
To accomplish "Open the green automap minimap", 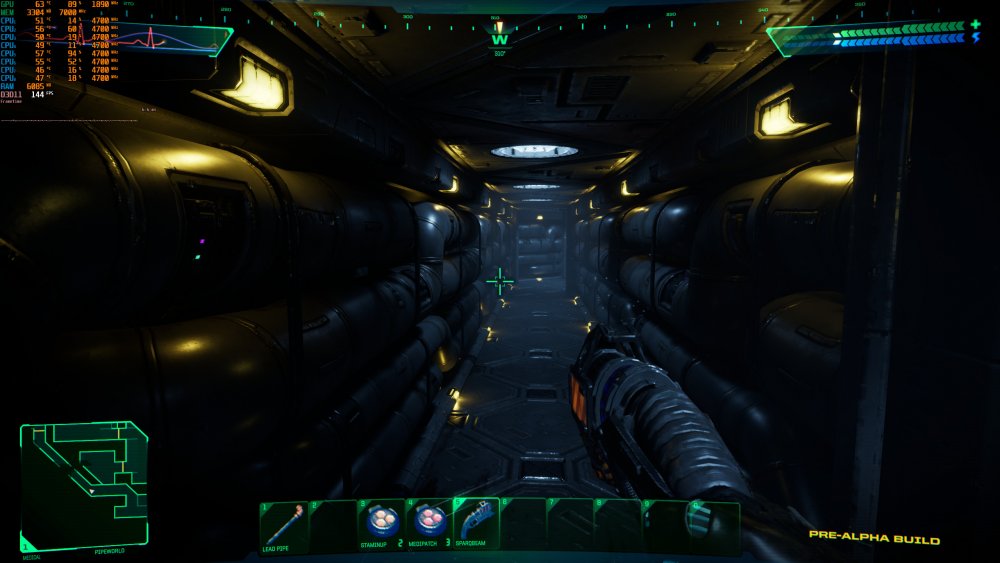I will pyautogui.click(x=84, y=484).
